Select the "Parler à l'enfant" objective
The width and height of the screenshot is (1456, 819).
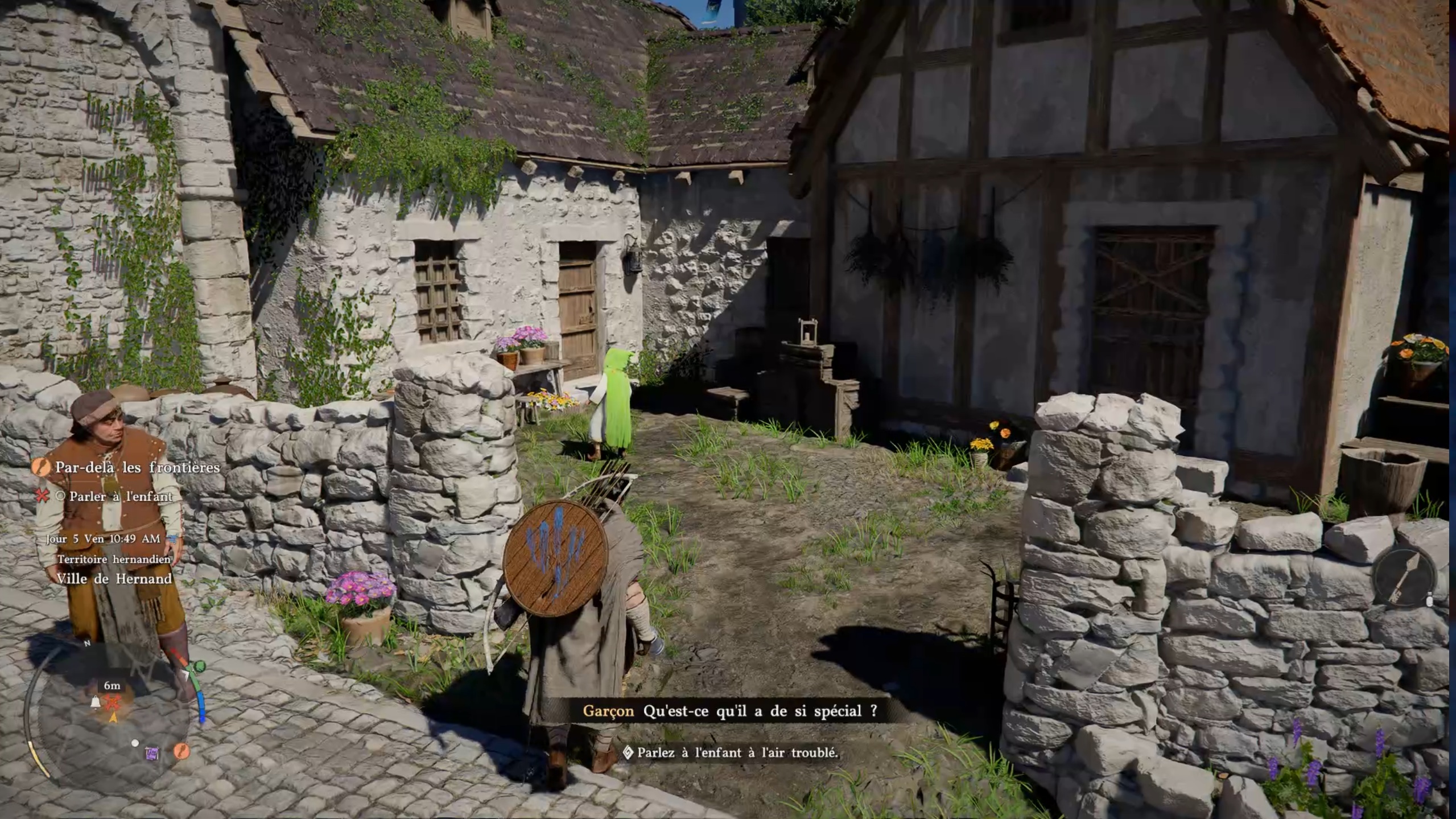(121, 496)
